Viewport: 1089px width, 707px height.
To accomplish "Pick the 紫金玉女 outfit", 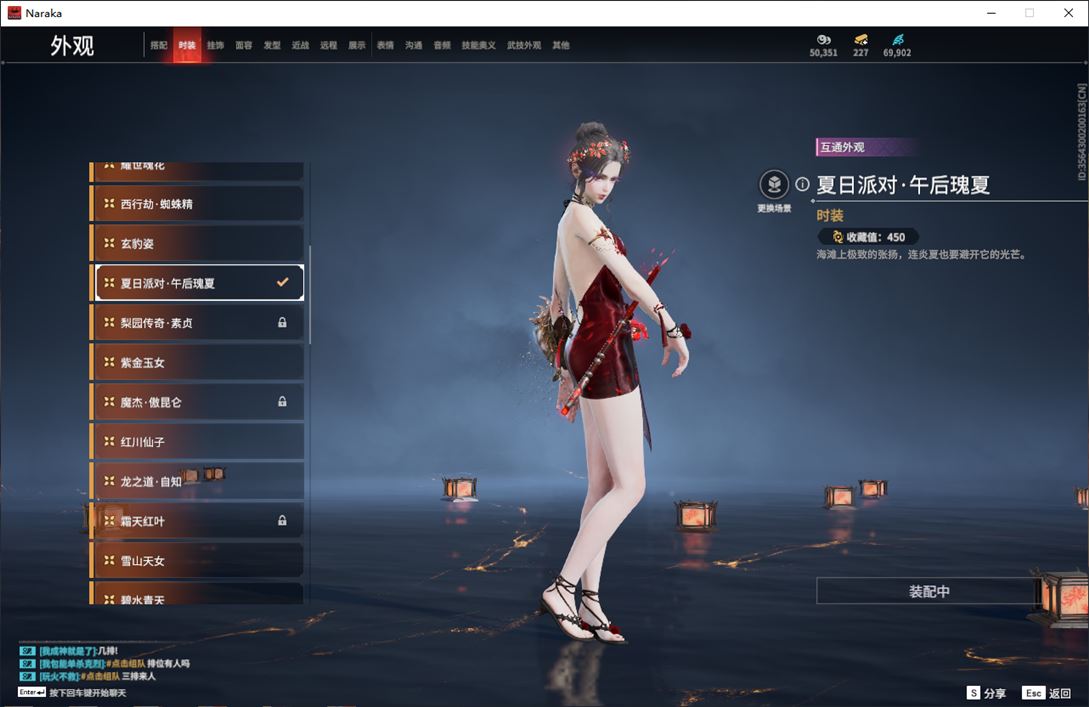I will [x=198, y=362].
